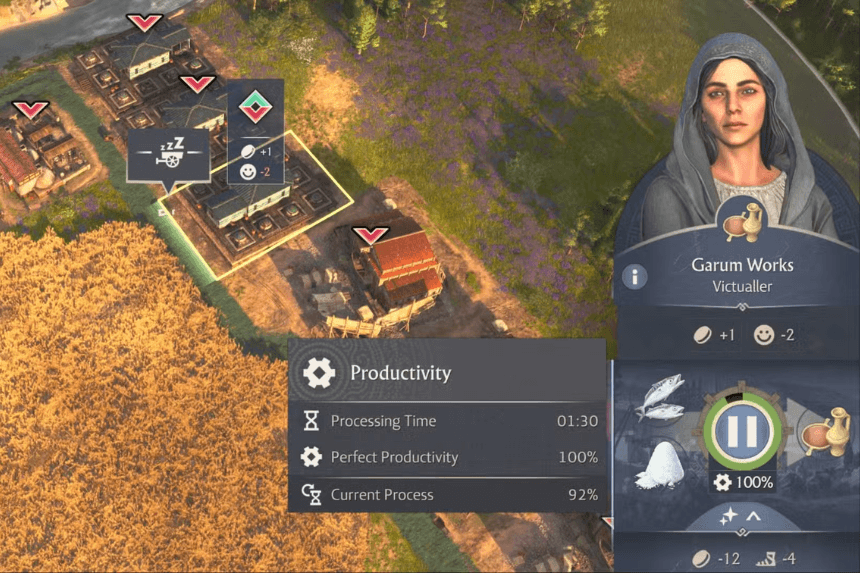This screenshot has width=860, height=573.
Task: Select the mackerel fish input good
Action: pos(660,396)
